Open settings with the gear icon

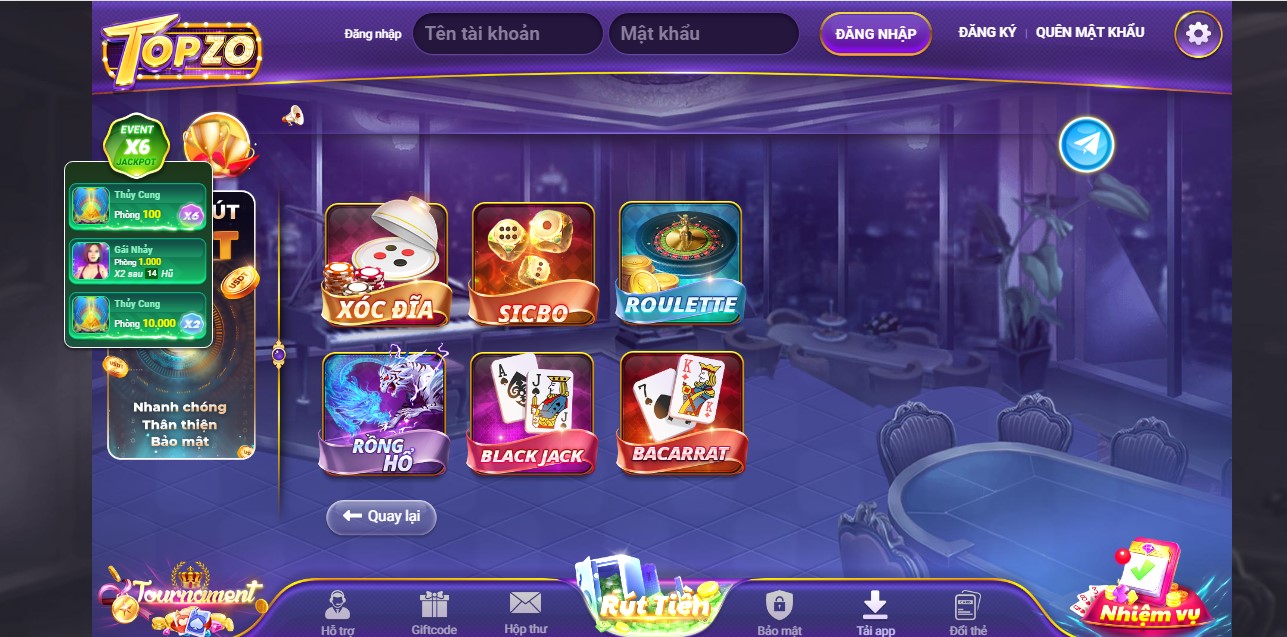(1197, 34)
